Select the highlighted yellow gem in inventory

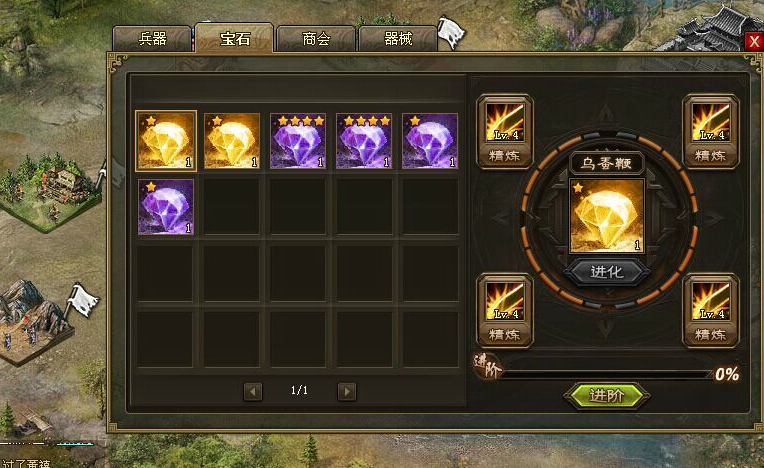coord(166,140)
